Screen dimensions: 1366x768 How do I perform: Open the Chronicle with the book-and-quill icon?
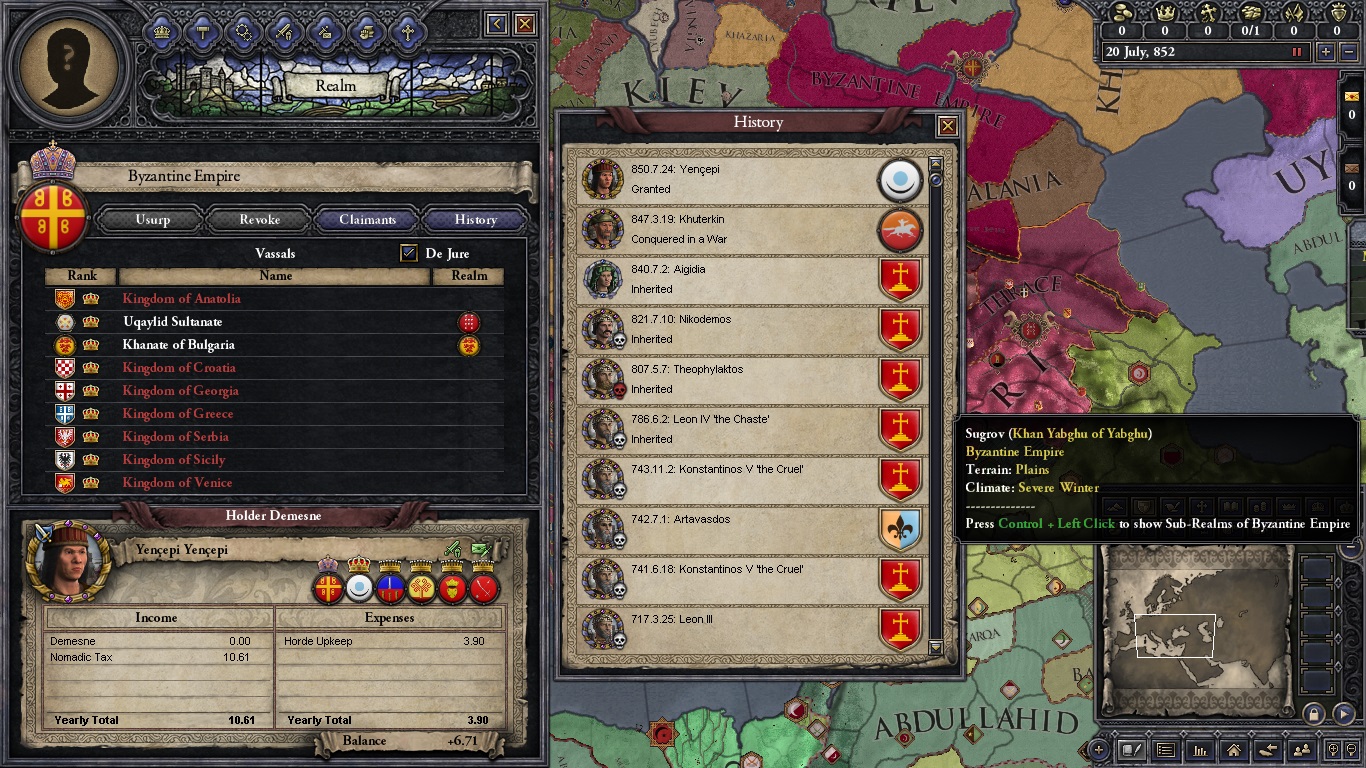click(x=1132, y=750)
